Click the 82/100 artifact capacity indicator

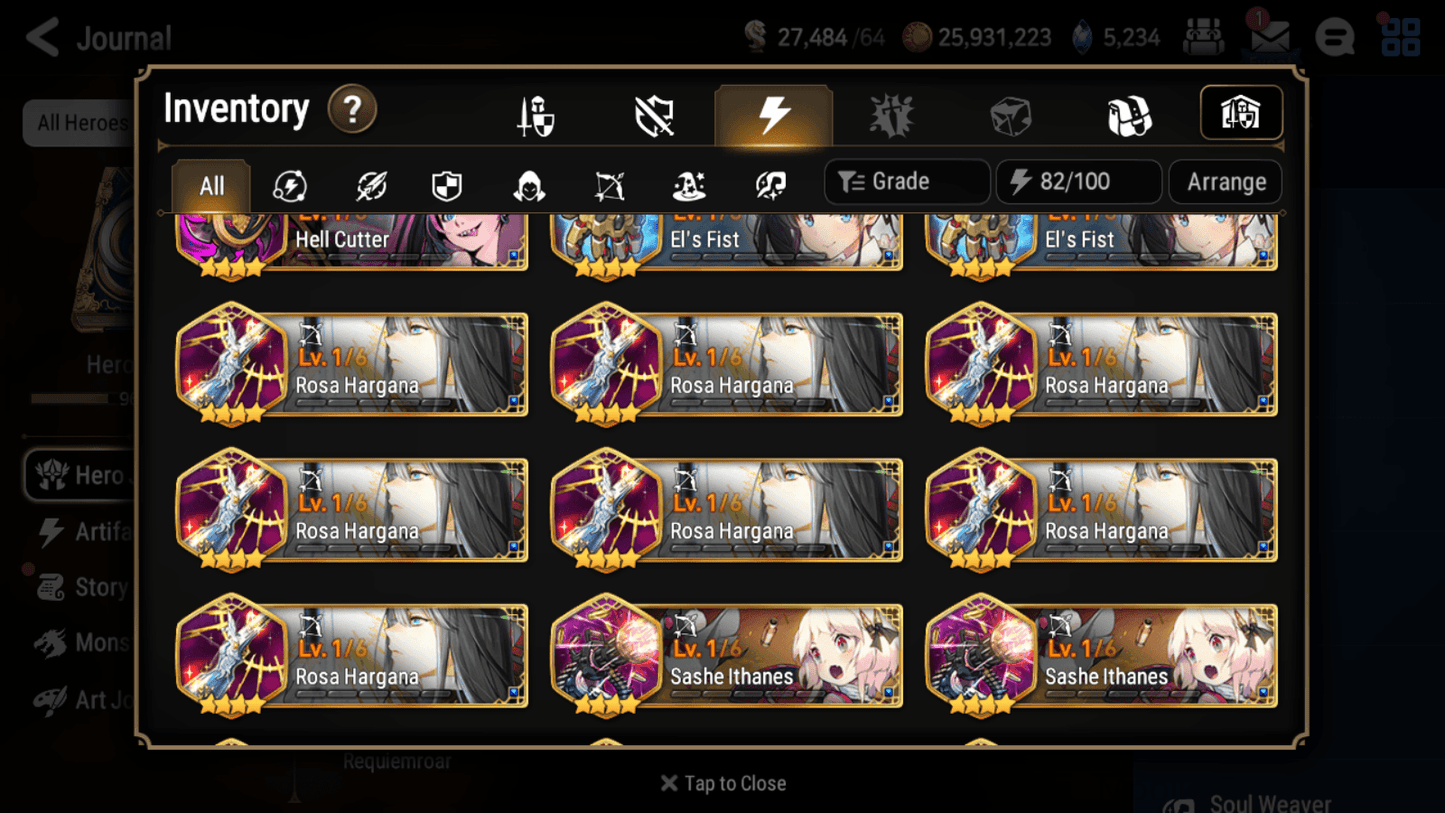point(1077,182)
